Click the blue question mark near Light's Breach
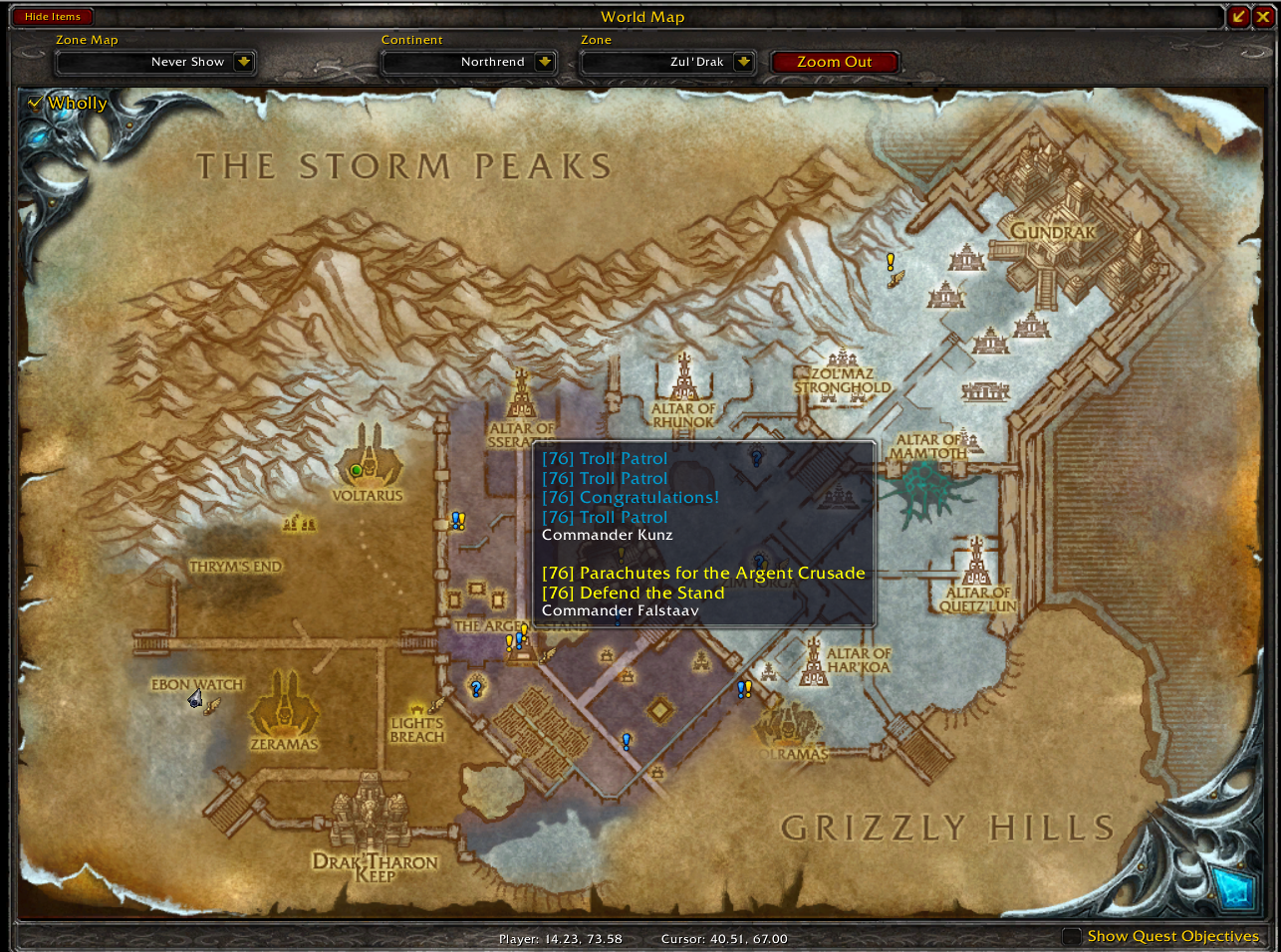 (476, 687)
